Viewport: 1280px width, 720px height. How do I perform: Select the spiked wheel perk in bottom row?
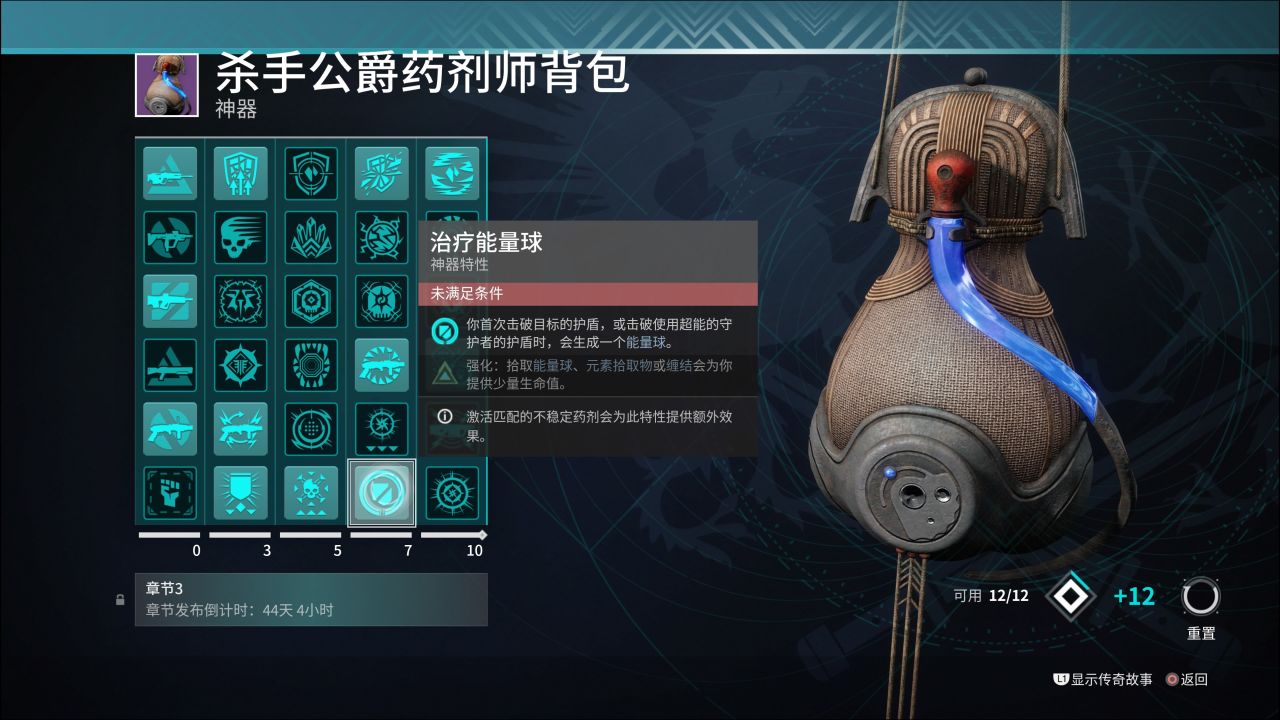tap(451, 493)
